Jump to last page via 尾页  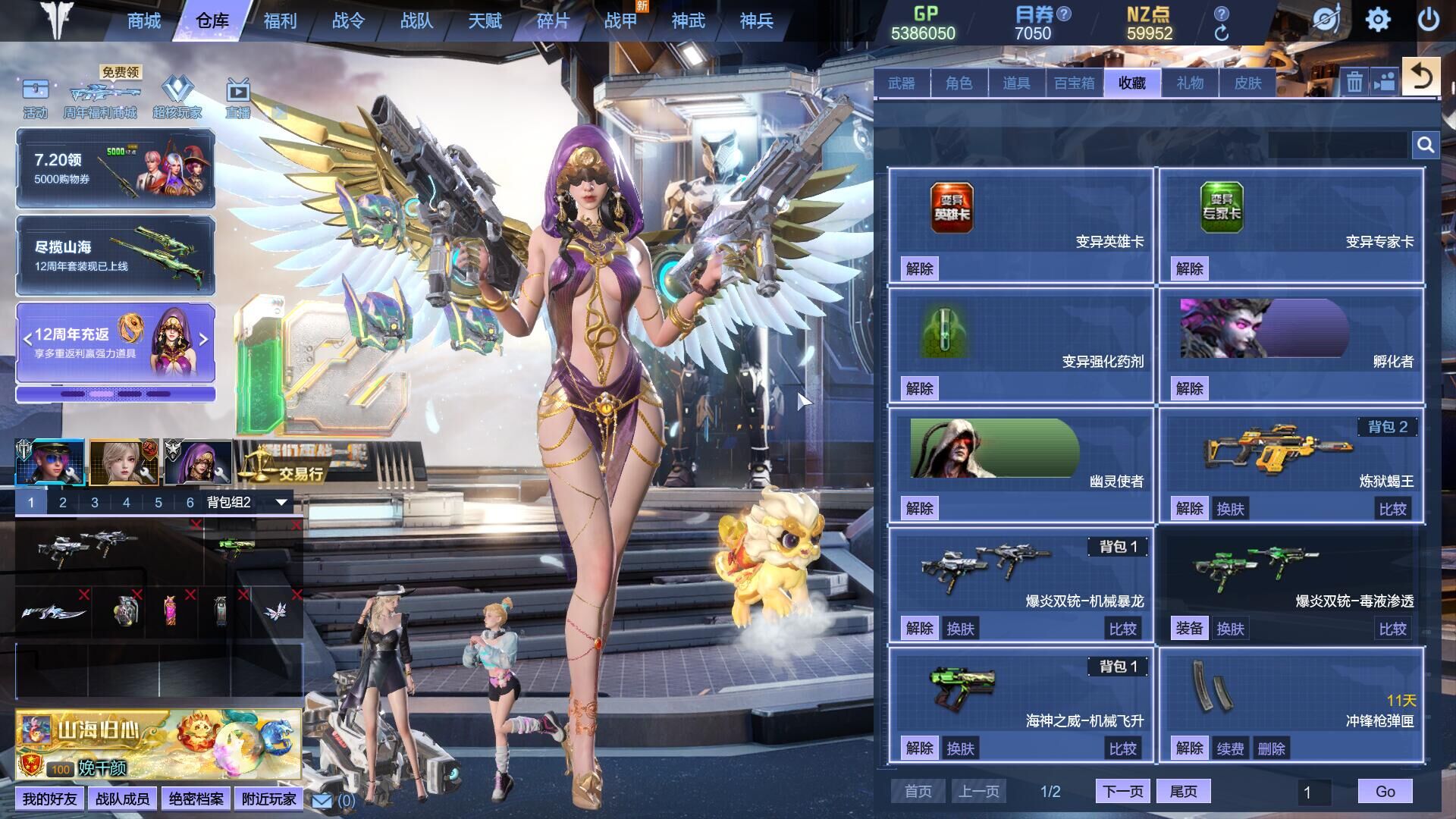click(x=1183, y=792)
